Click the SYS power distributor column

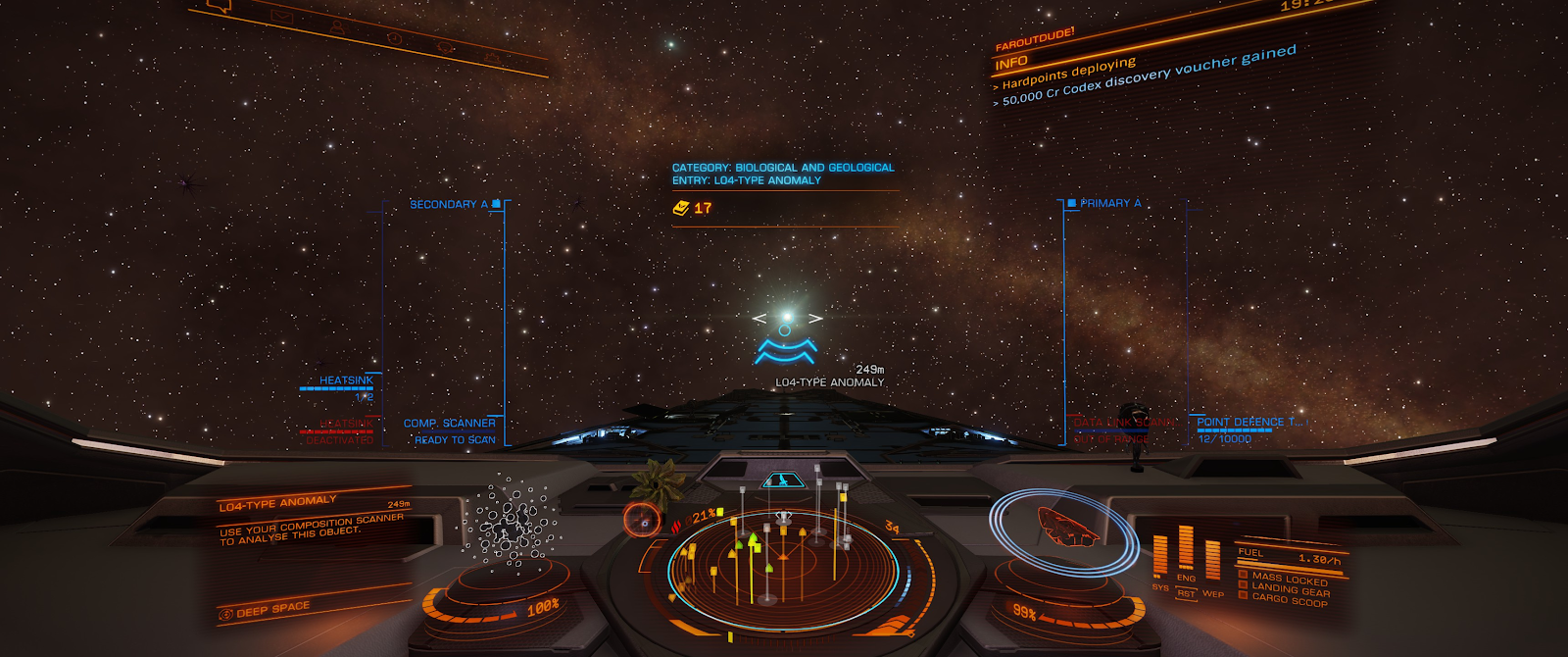pyautogui.click(x=1160, y=557)
